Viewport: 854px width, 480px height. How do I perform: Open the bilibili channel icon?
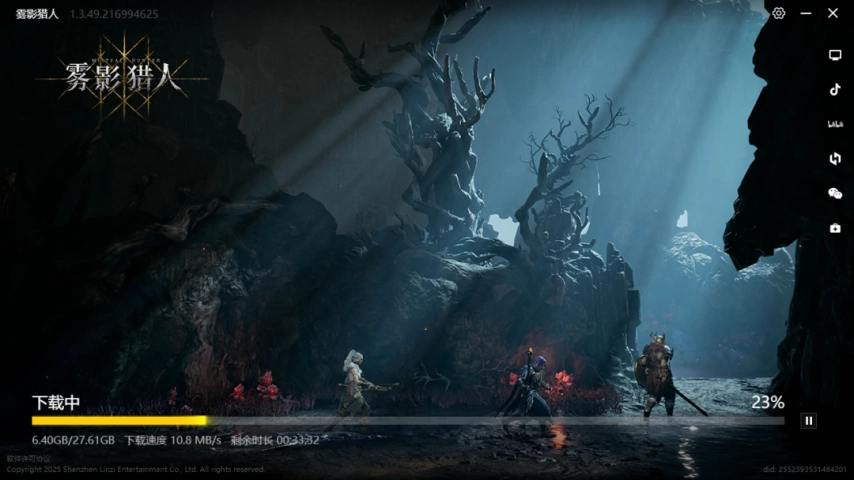click(835, 124)
